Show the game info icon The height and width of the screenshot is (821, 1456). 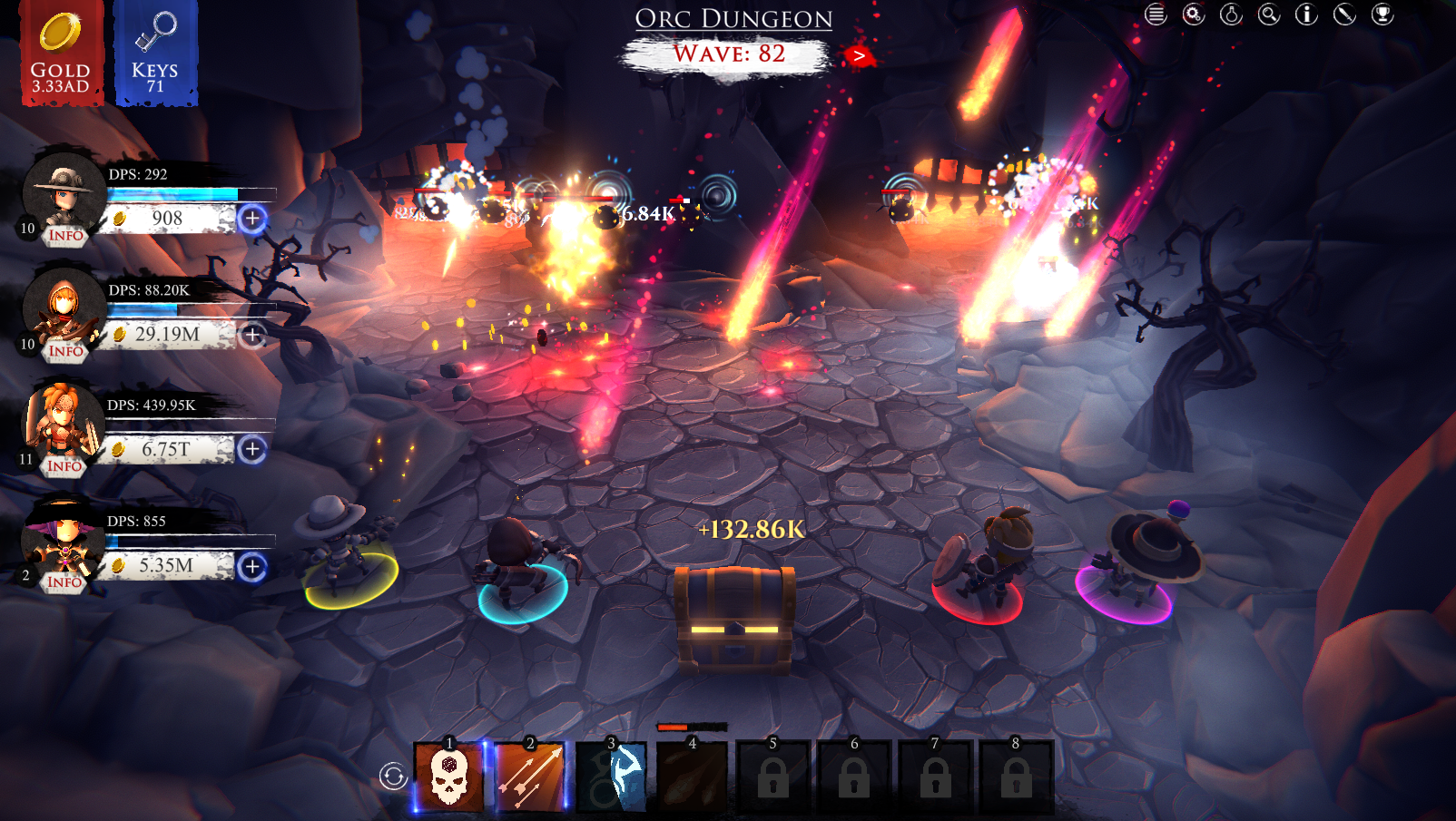coord(1306,15)
